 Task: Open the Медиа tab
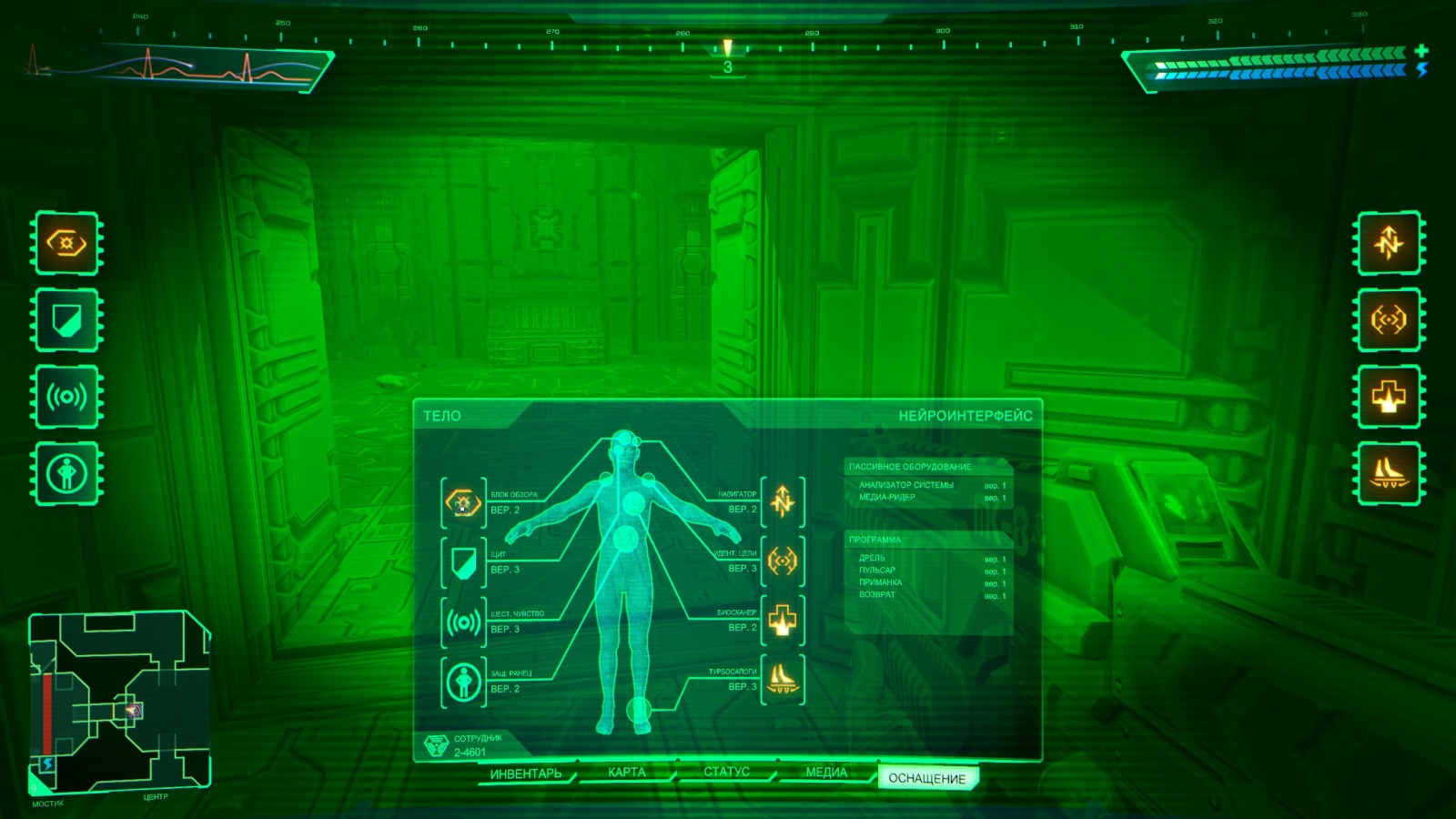coord(825,772)
